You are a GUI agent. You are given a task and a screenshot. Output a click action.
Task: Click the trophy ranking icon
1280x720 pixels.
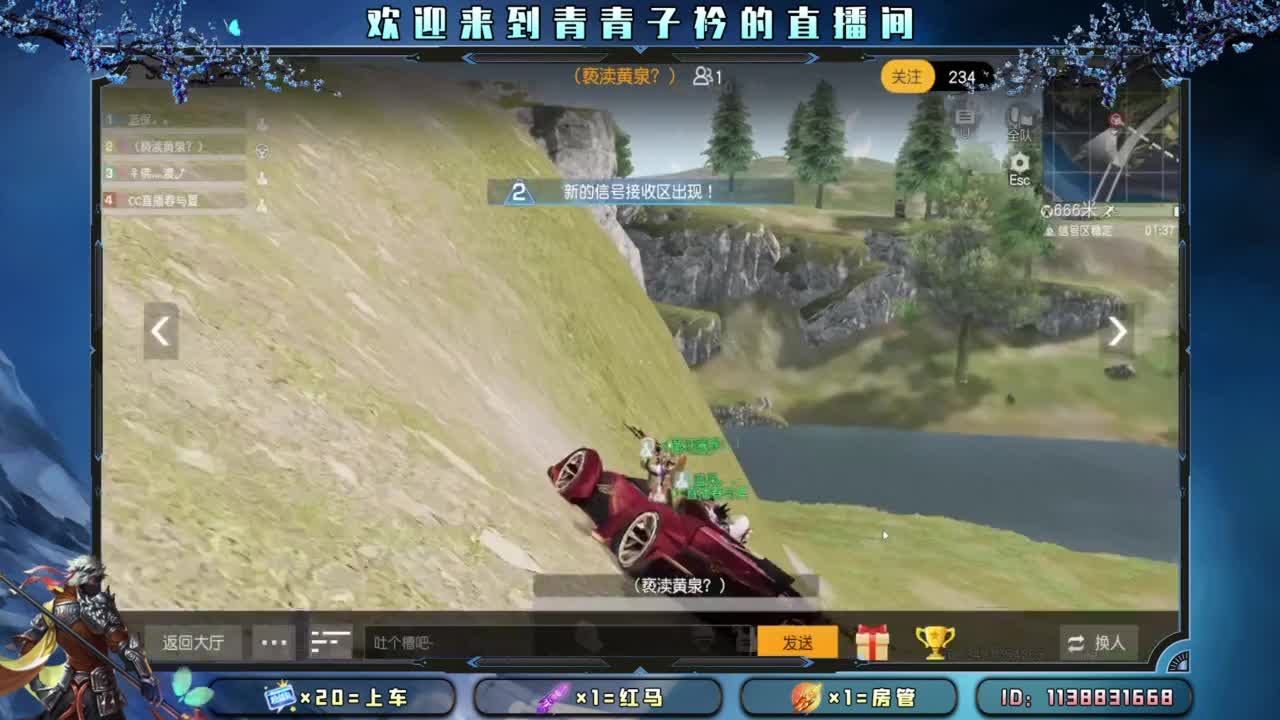932,641
